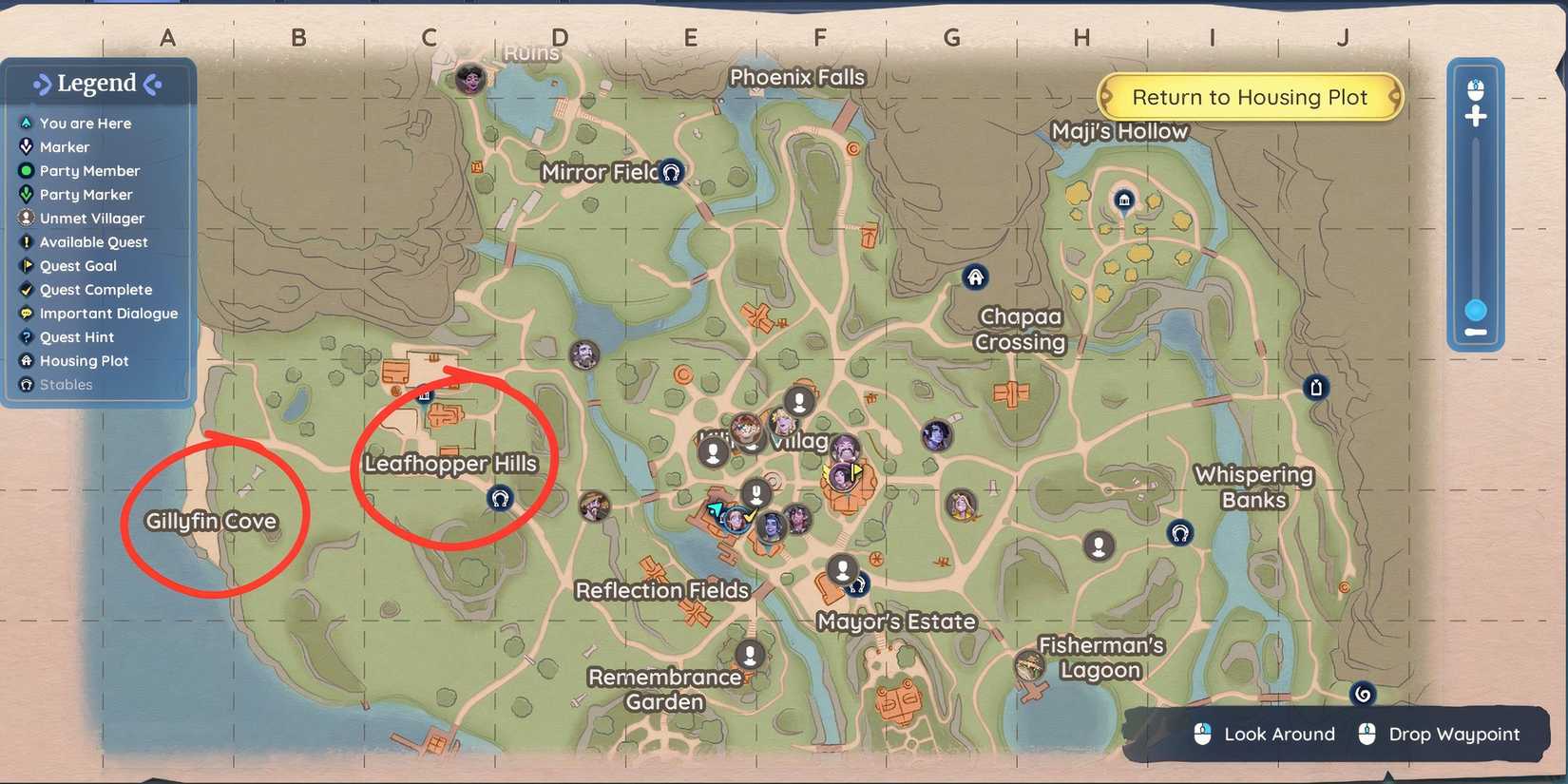Click the whirlpool icon near the bottom right coast

[1363, 694]
